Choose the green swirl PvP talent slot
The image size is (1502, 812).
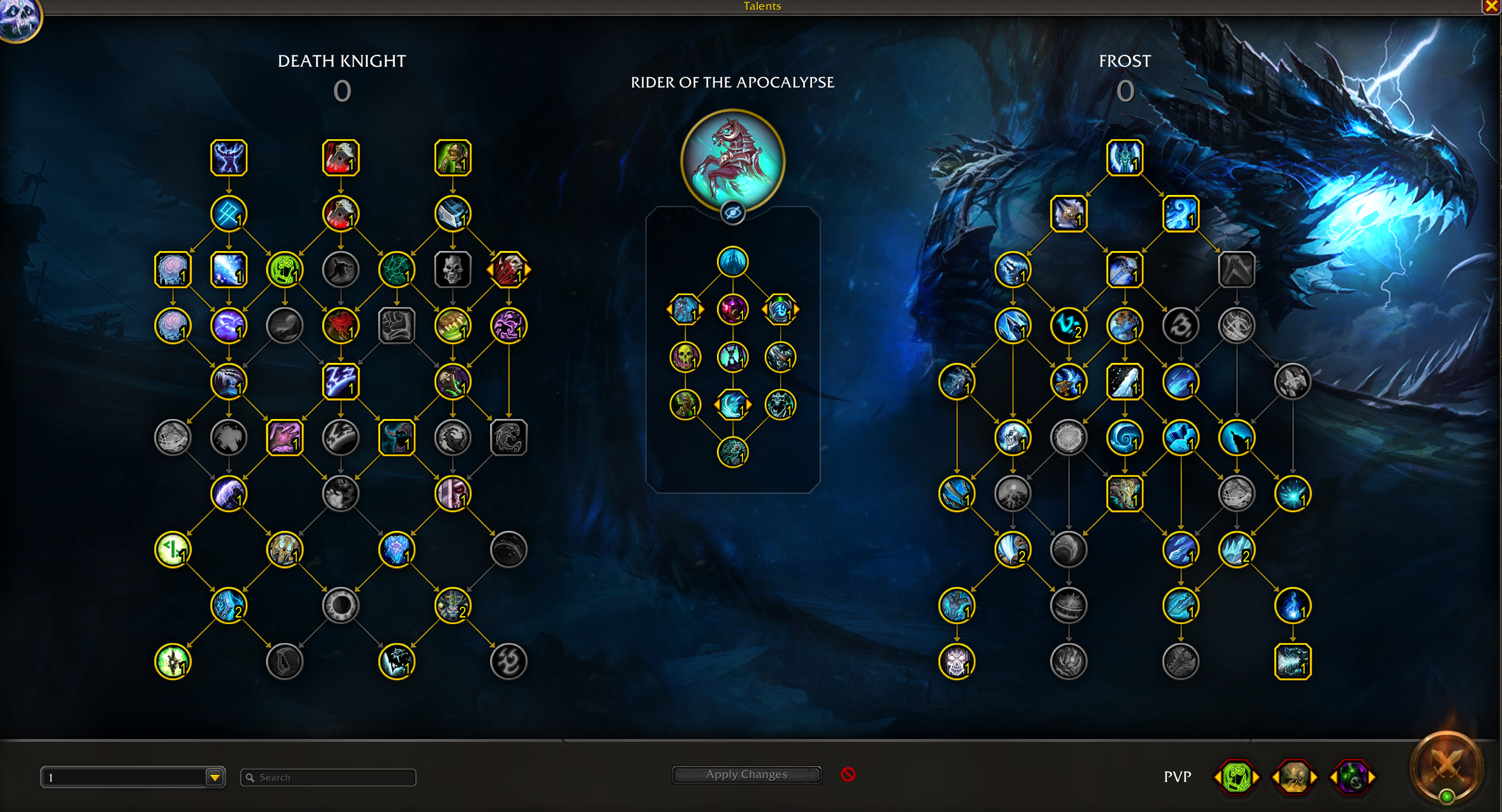click(x=1236, y=777)
